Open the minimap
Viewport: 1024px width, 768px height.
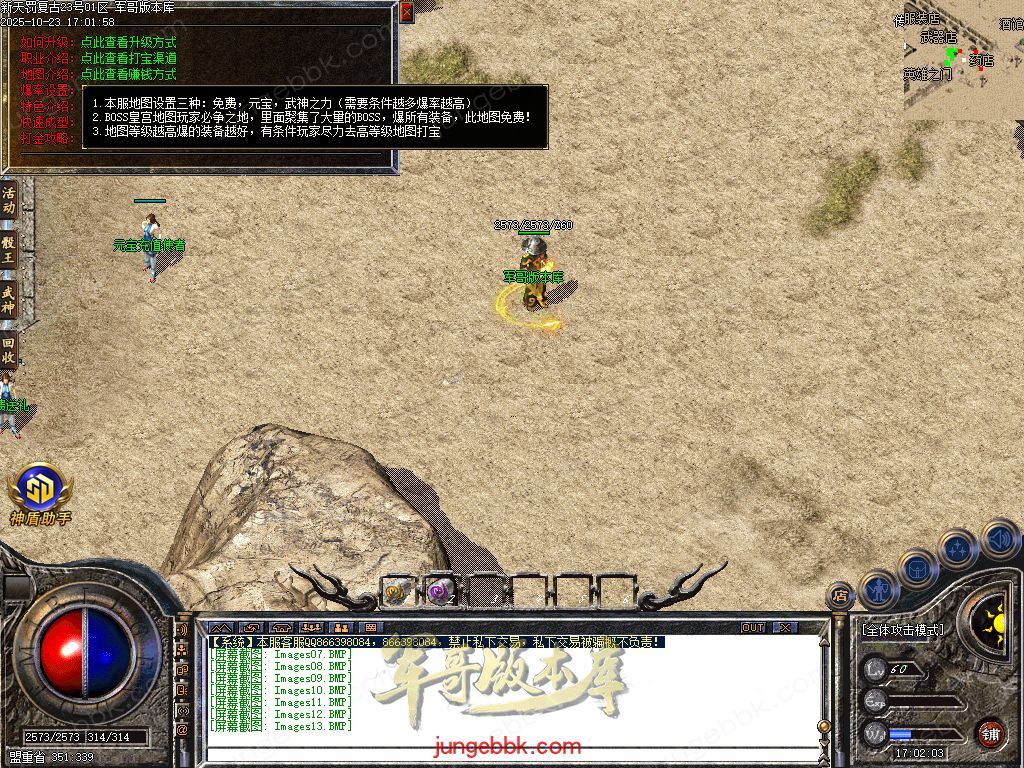point(962,60)
